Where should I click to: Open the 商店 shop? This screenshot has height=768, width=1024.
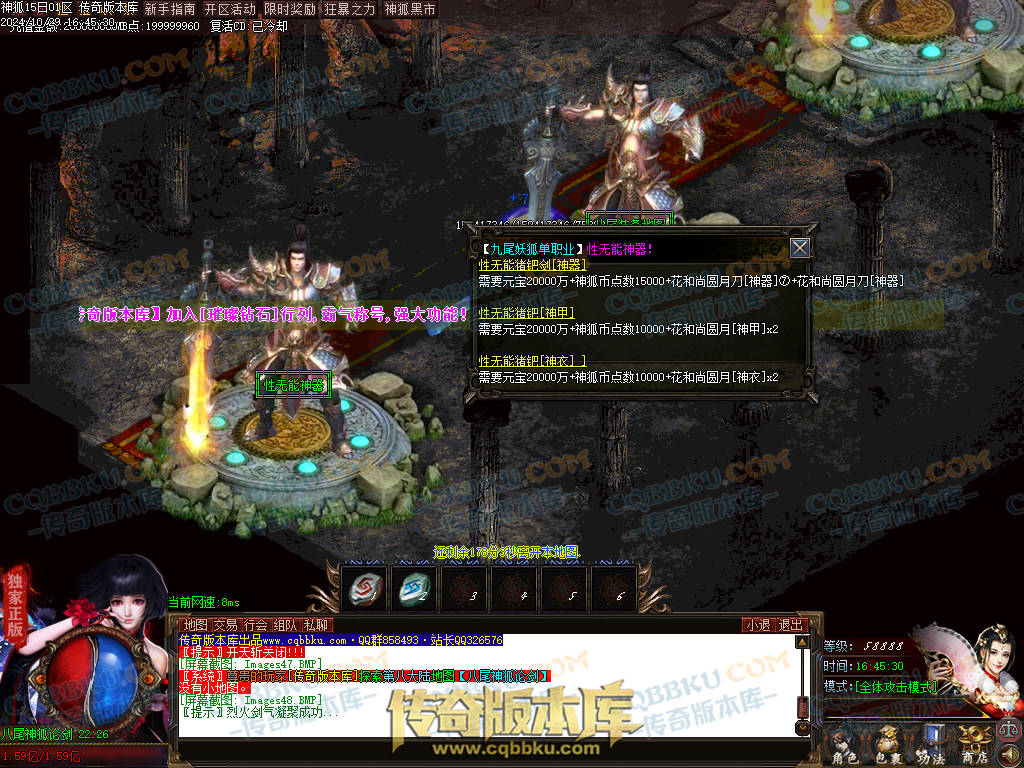(976, 747)
